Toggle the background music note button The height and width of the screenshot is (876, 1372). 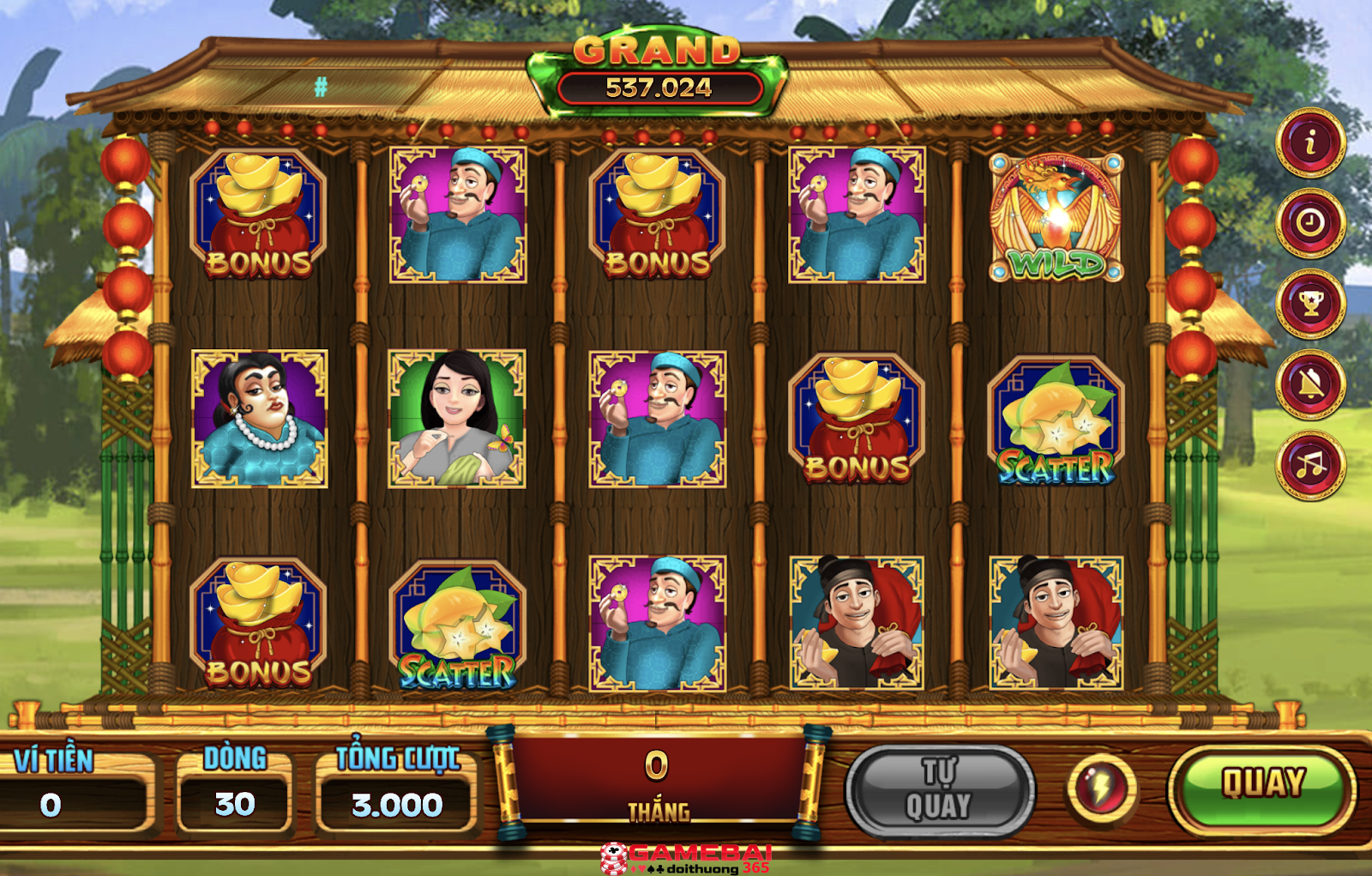coord(1309,465)
